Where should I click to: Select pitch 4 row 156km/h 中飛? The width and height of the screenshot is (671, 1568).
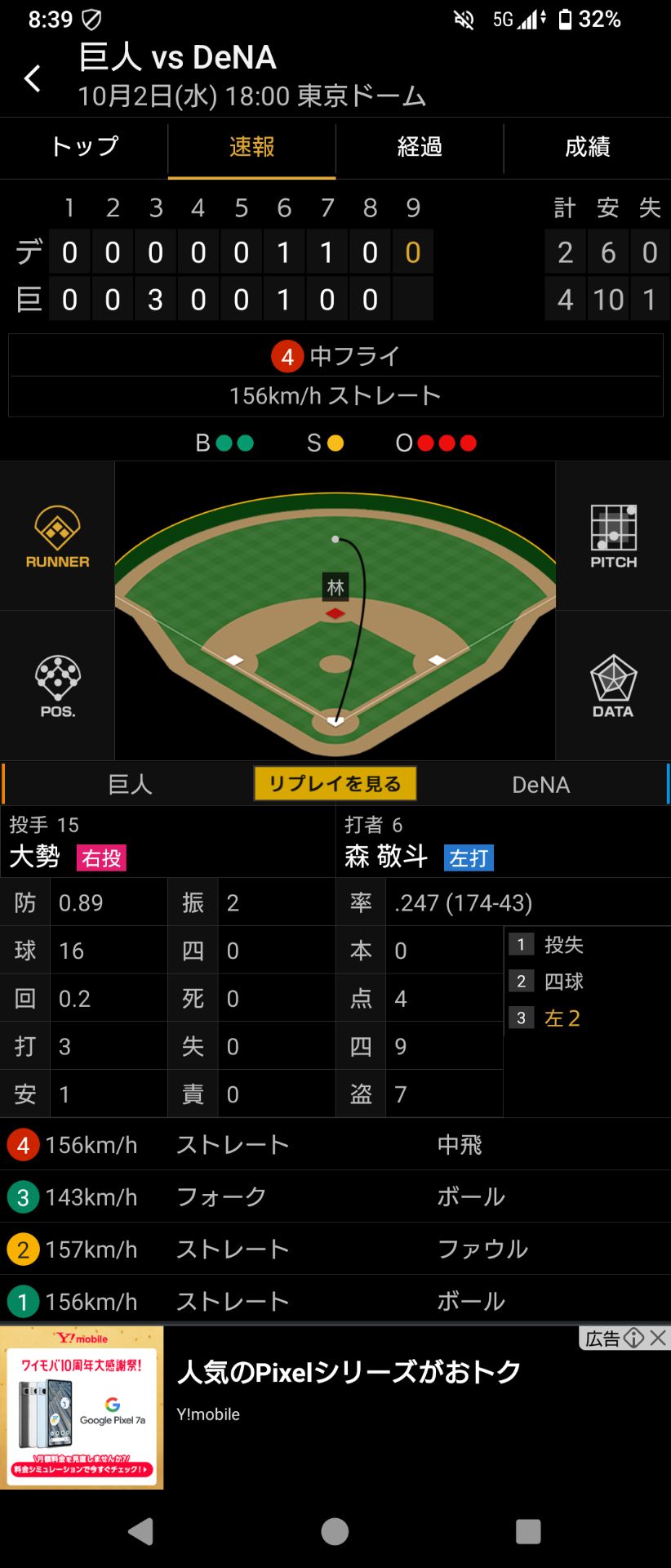pos(335,1145)
